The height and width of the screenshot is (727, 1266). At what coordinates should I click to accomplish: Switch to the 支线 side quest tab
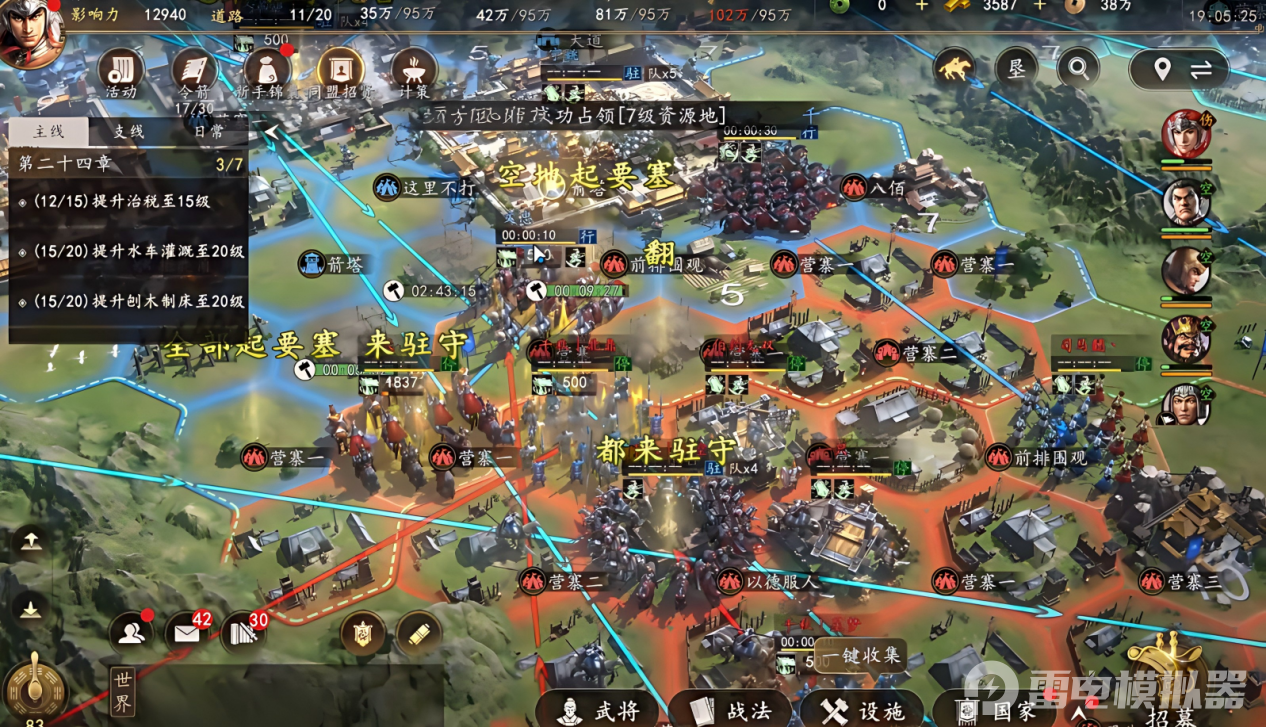point(128,131)
